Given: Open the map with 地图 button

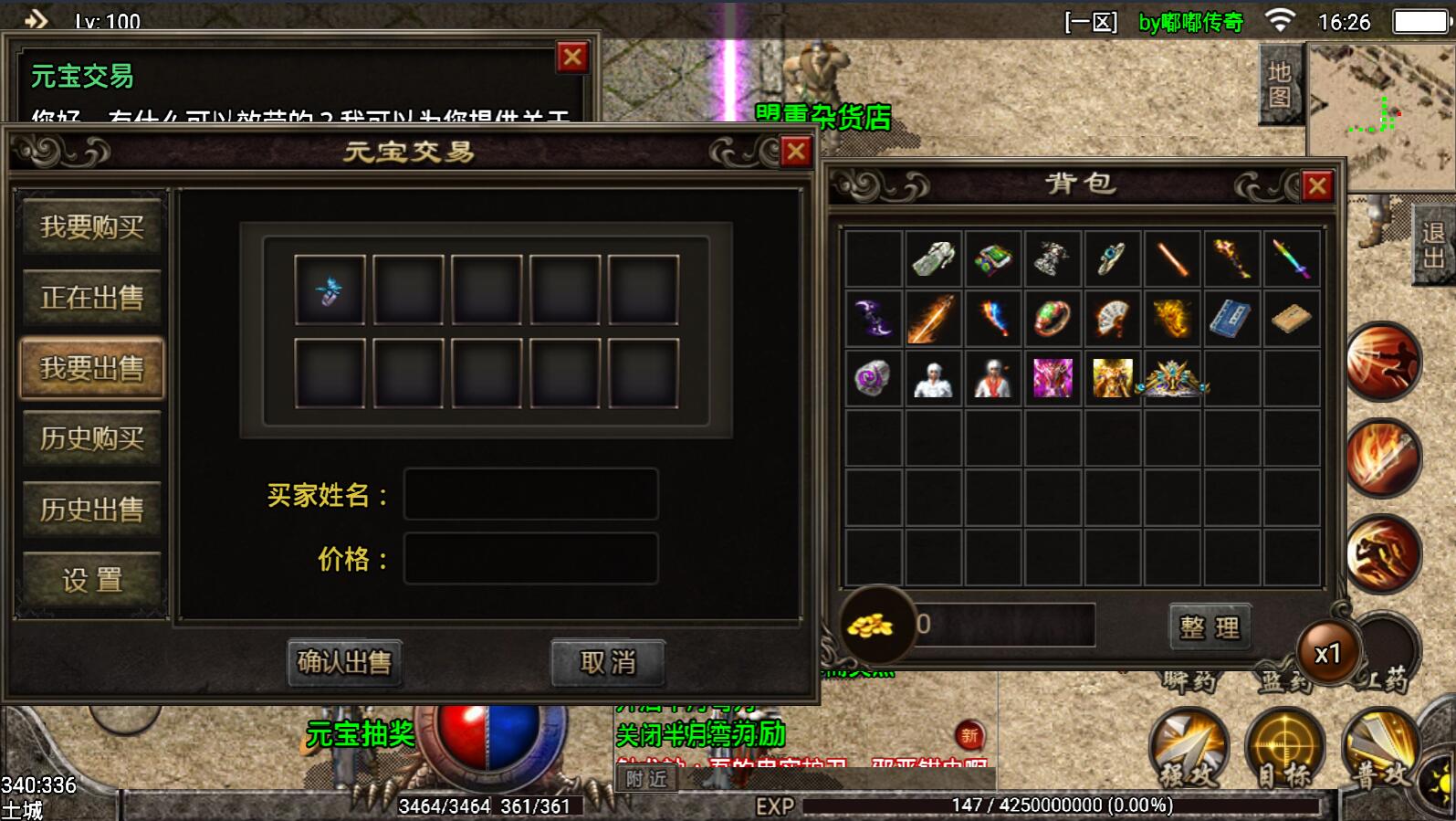Looking at the screenshot, I should pyautogui.click(x=1280, y=84).
